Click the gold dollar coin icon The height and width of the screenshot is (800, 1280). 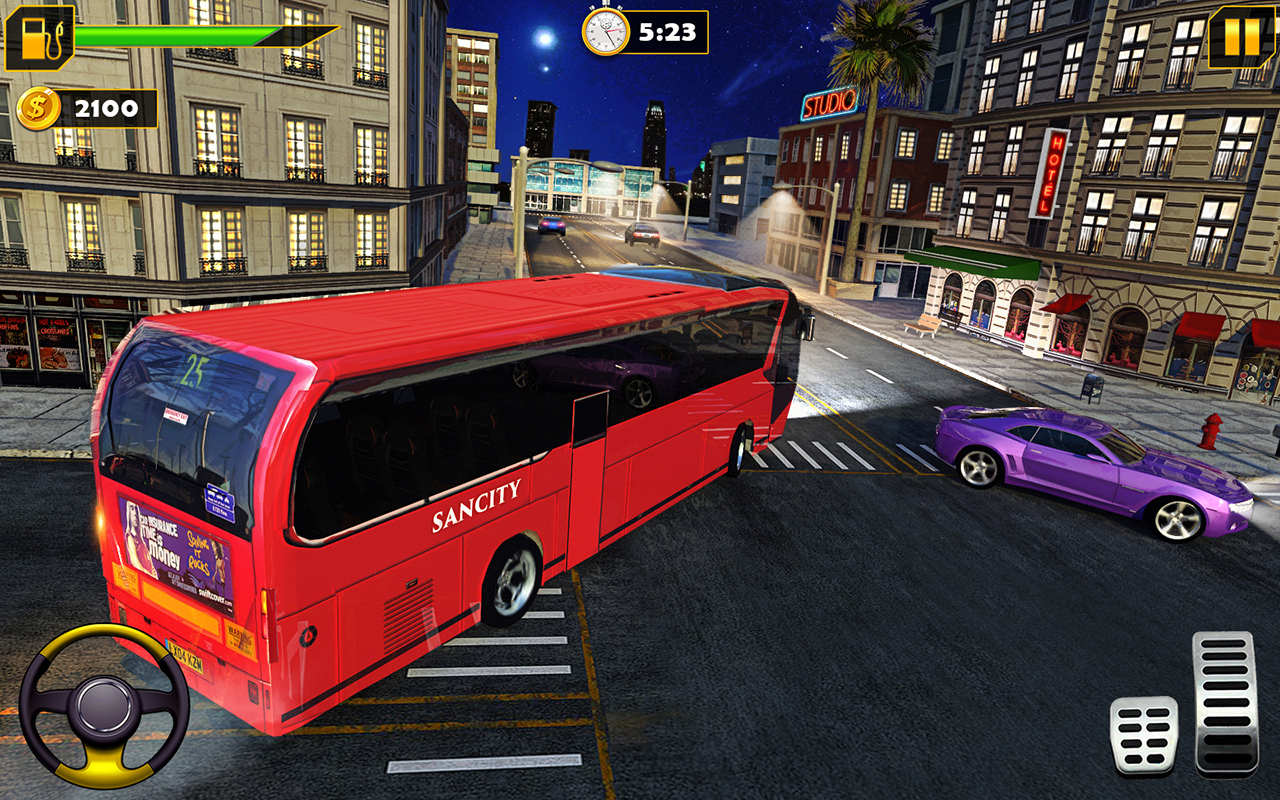pos(40,108)
